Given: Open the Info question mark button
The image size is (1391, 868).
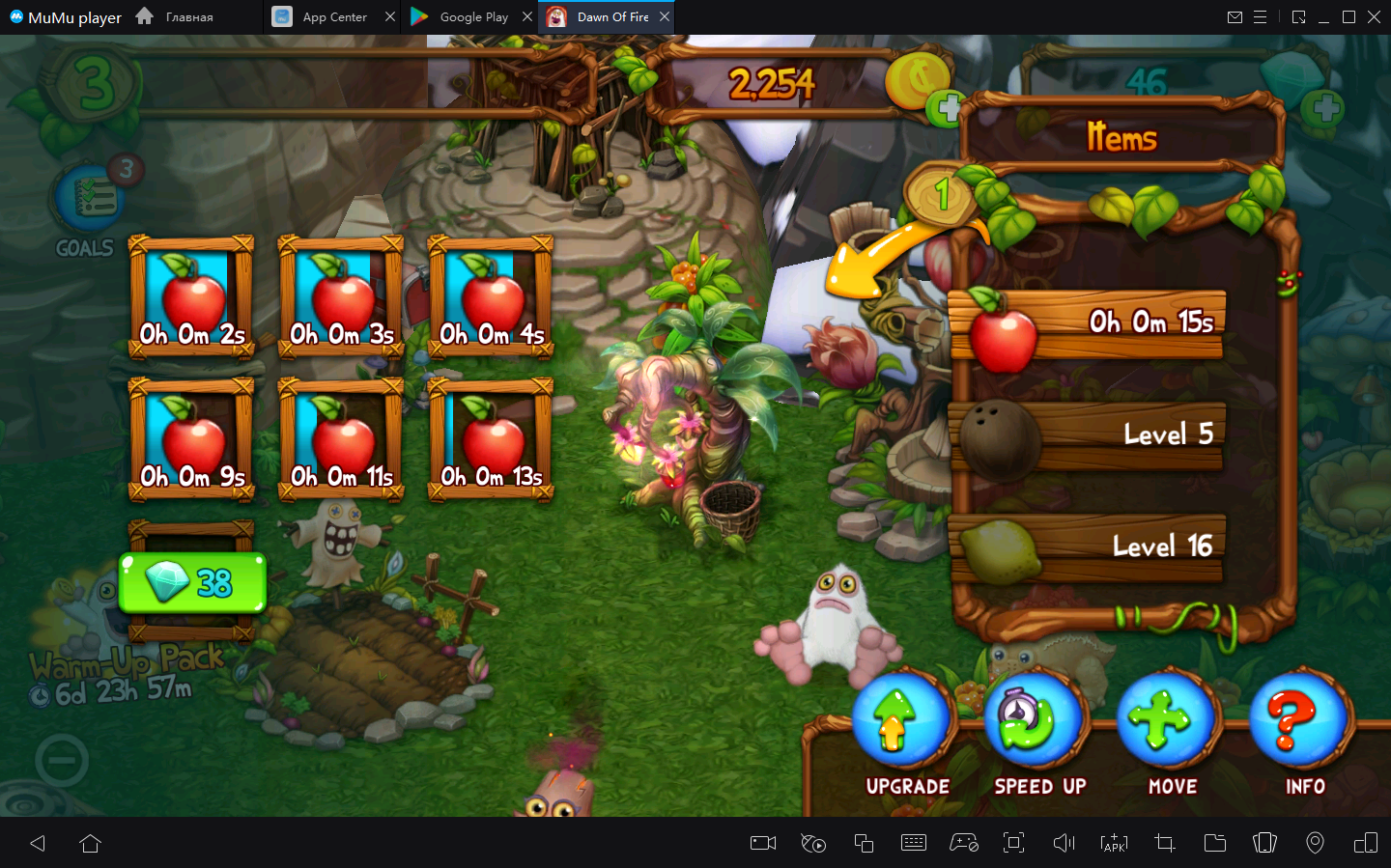Looking at the screenshot, I should [1298, 722].
